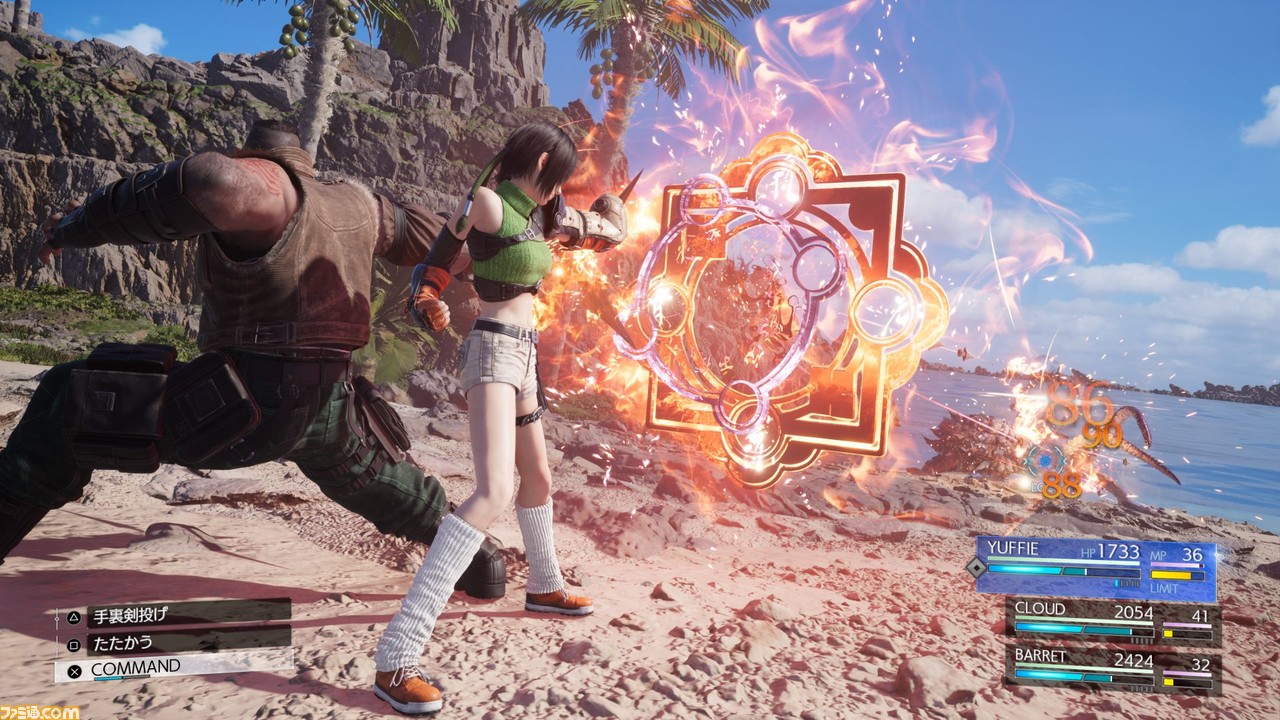Toggle the 手裏剣投げ shortcut entry
Viewport: 1280px width, 720px height.
(x=130, y=615)
